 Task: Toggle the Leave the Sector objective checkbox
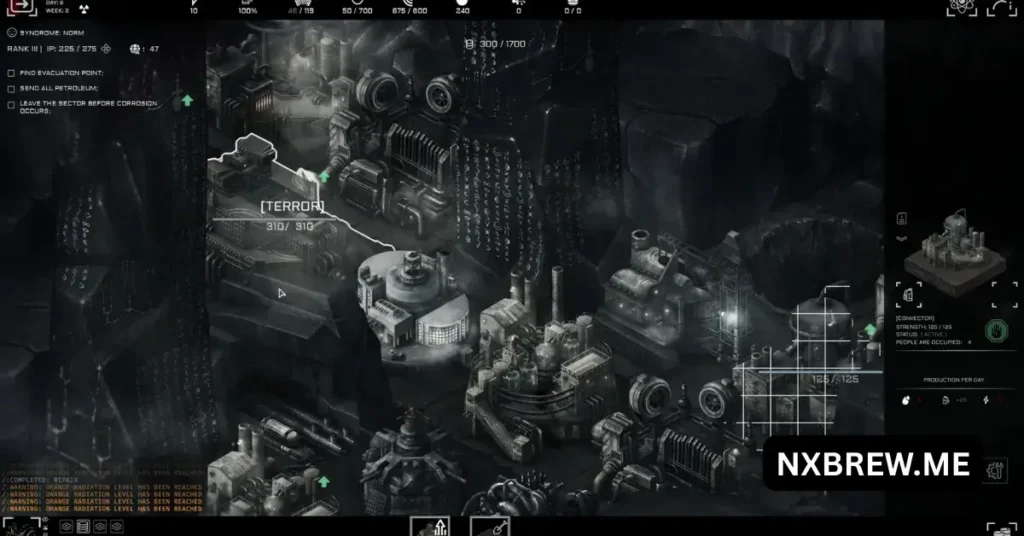pos(11,103)
